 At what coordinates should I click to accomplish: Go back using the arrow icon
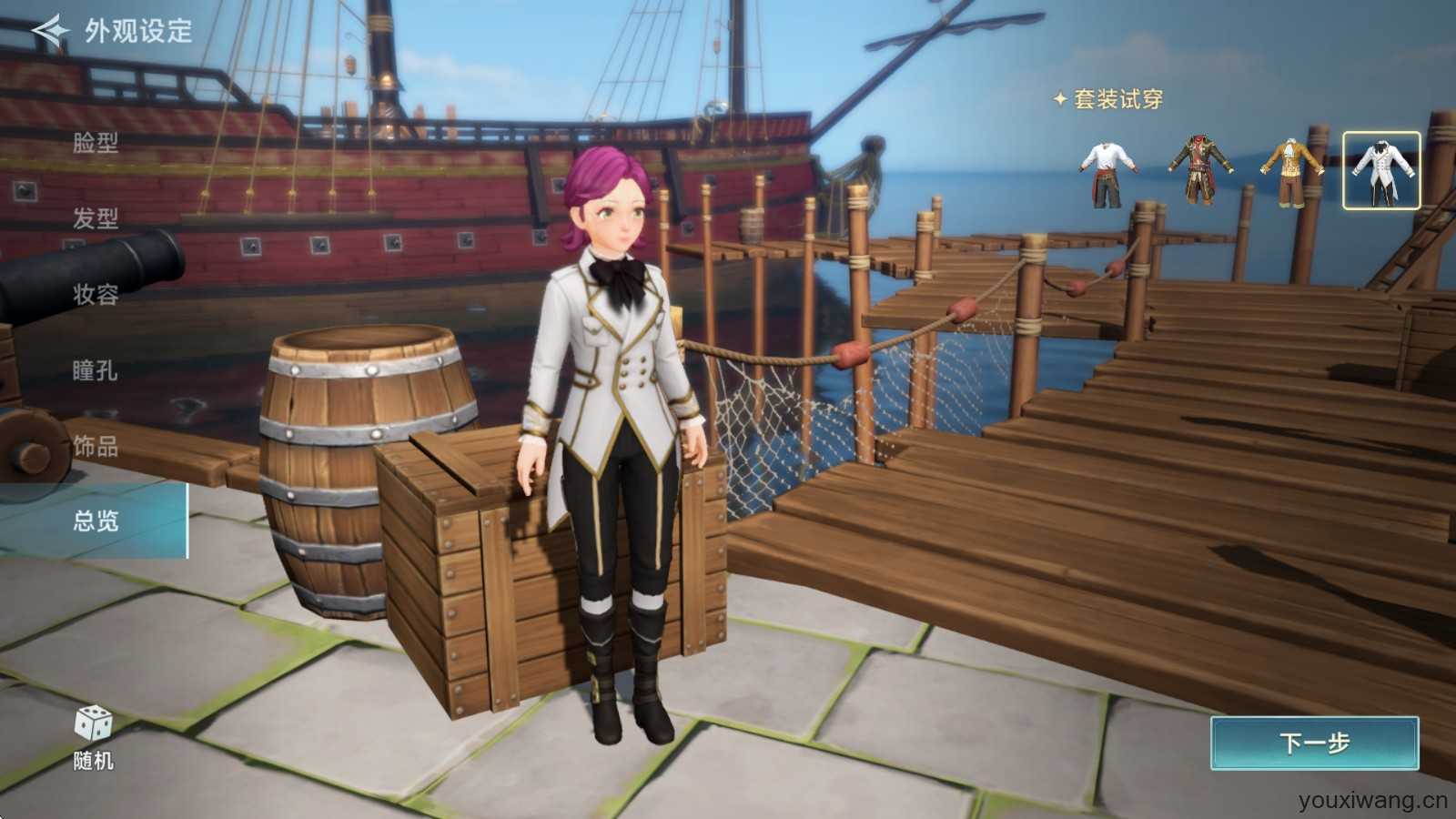point(51,30)
